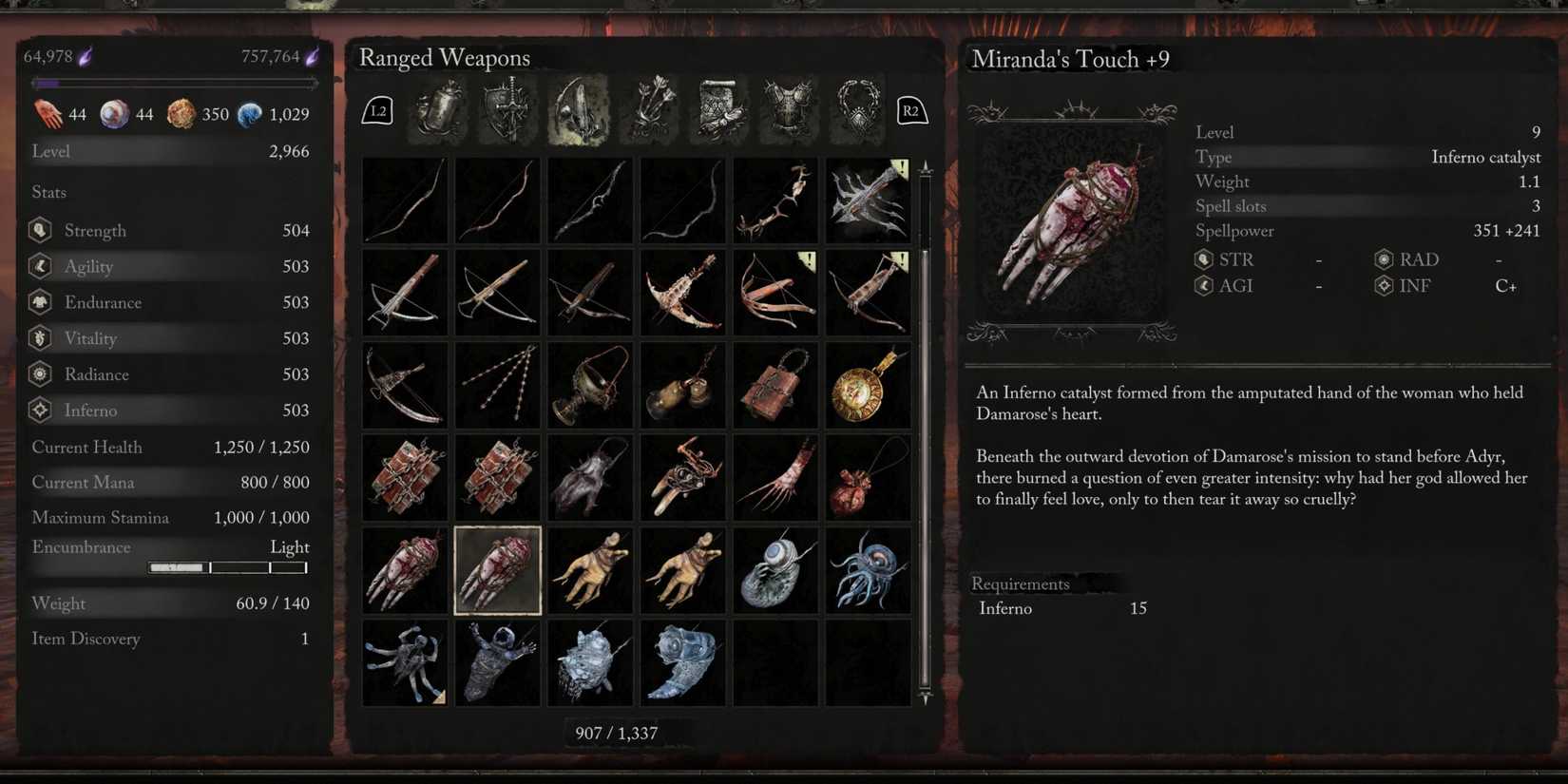
Task: Click the inventory grid scrollbar
Action: tap(924, 428)
